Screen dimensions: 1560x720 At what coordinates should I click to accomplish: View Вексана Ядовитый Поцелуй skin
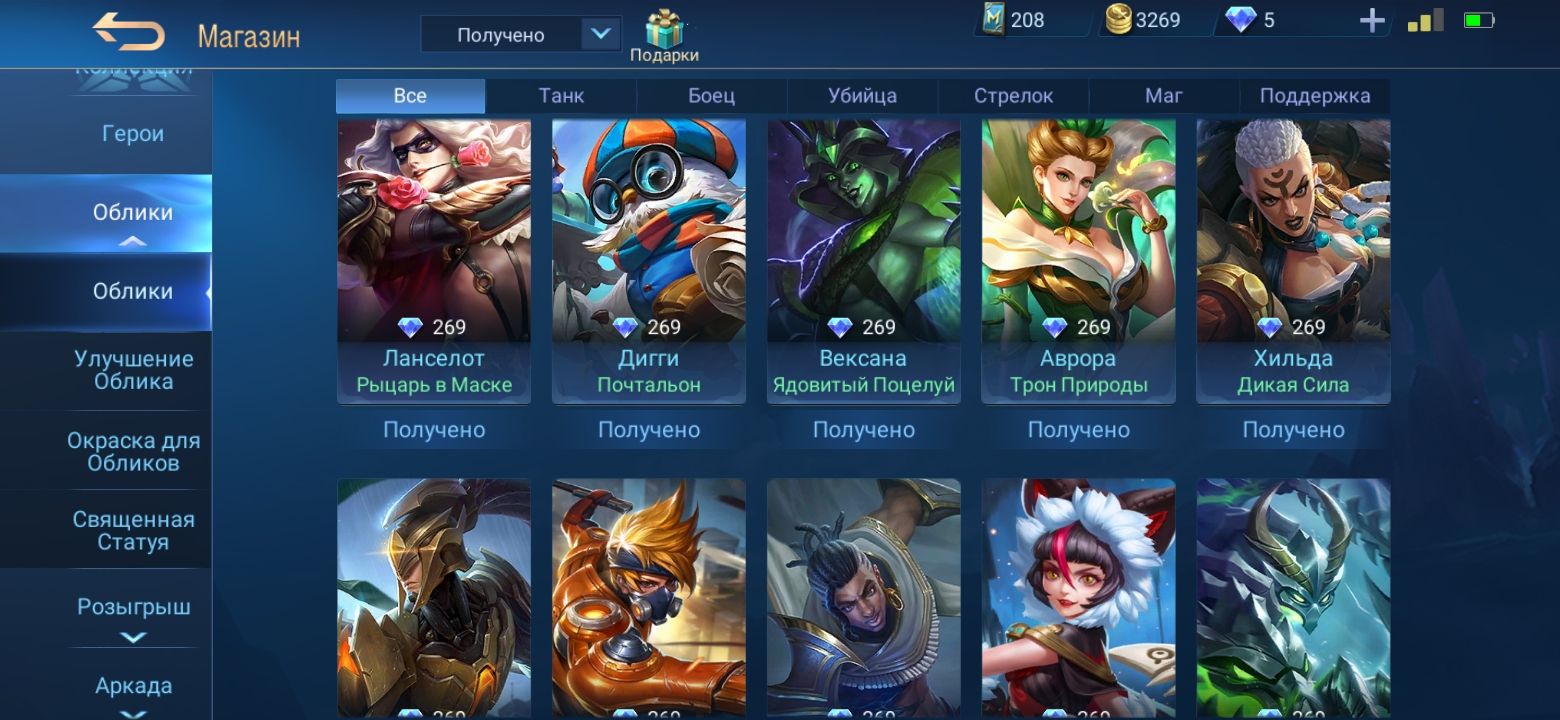pyautogui.click(x=864, y=260)
